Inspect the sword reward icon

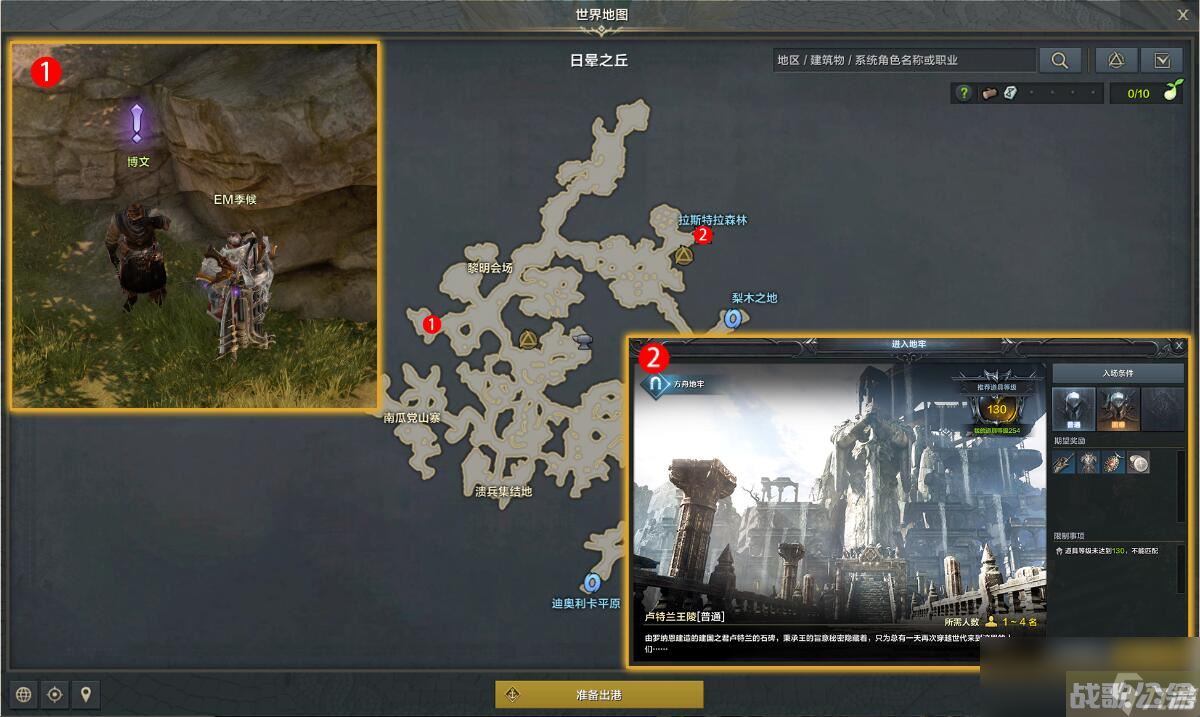click(1064, 462)
